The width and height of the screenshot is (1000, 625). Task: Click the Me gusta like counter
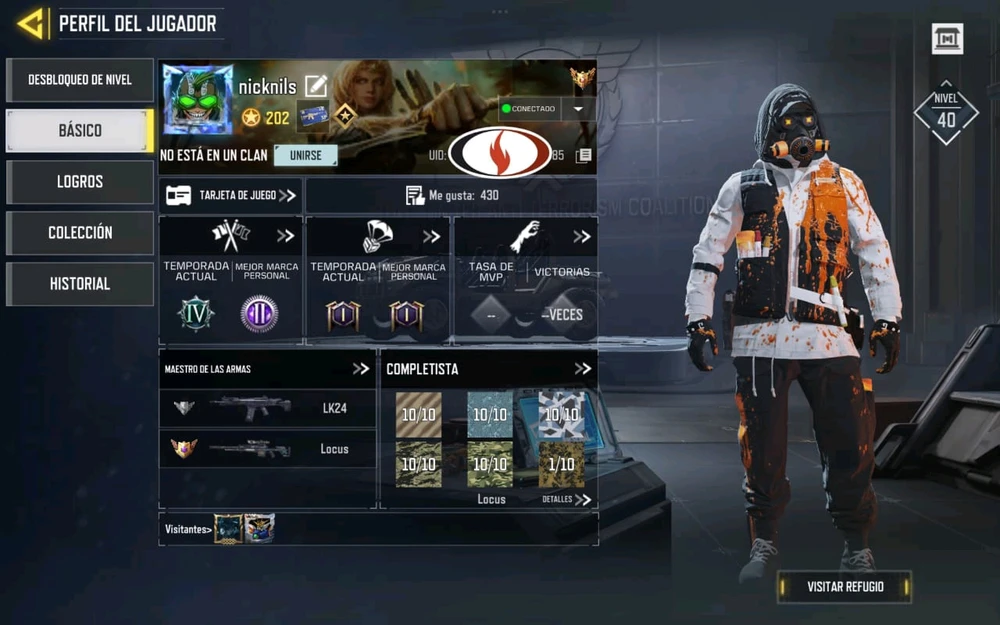tap(451, 196)
